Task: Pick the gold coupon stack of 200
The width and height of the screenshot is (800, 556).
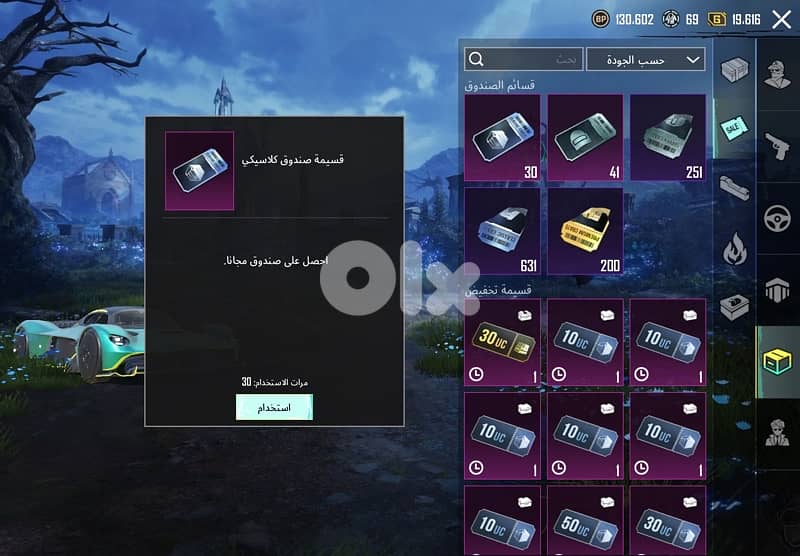Action: click(585, 231)
